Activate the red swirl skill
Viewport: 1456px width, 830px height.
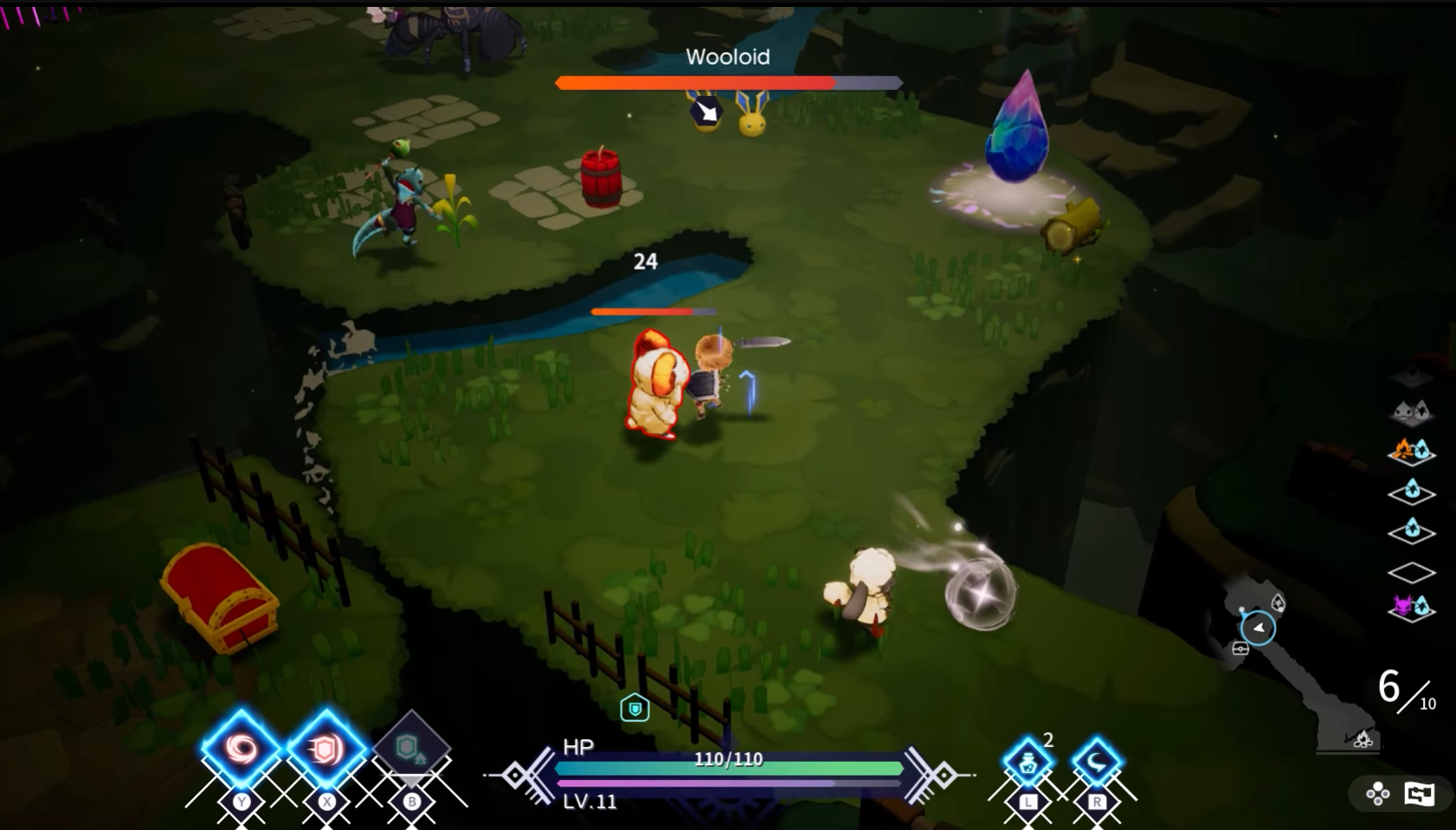pos(242,749)
